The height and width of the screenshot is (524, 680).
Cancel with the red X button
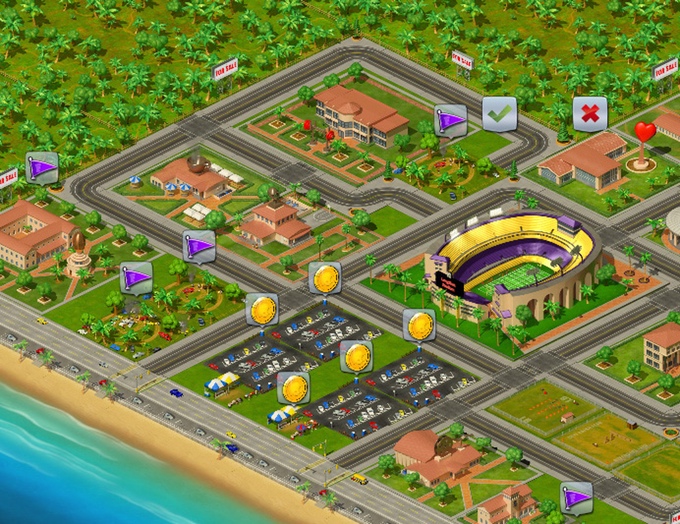[590, 113]
